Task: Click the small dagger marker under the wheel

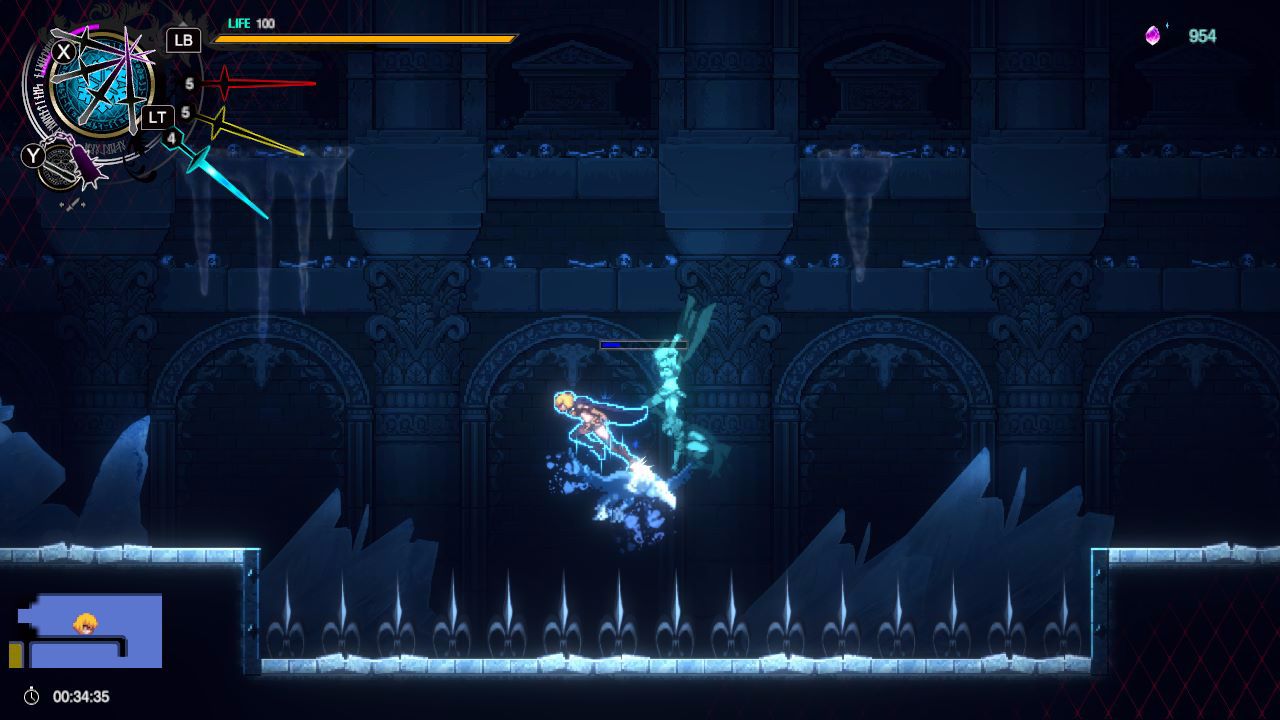Action: click(x=72, y=203)
